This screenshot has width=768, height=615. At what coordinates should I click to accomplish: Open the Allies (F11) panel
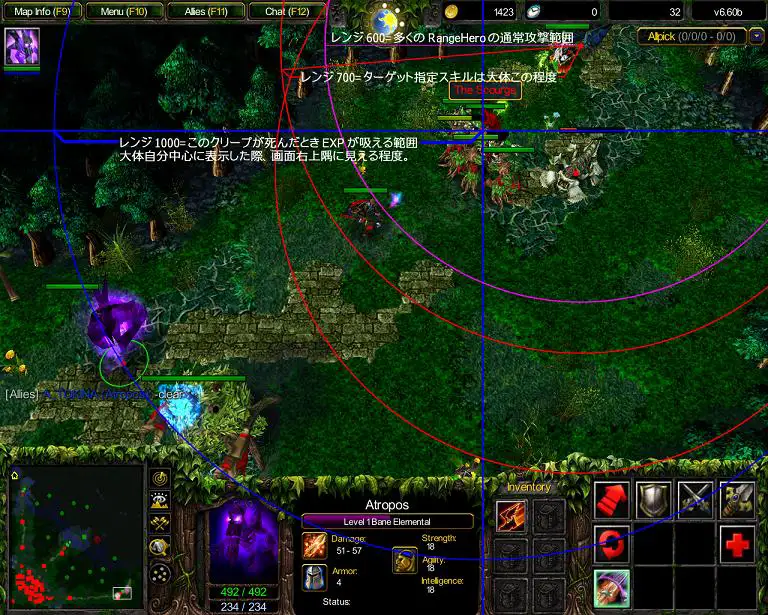click(207, 12)
